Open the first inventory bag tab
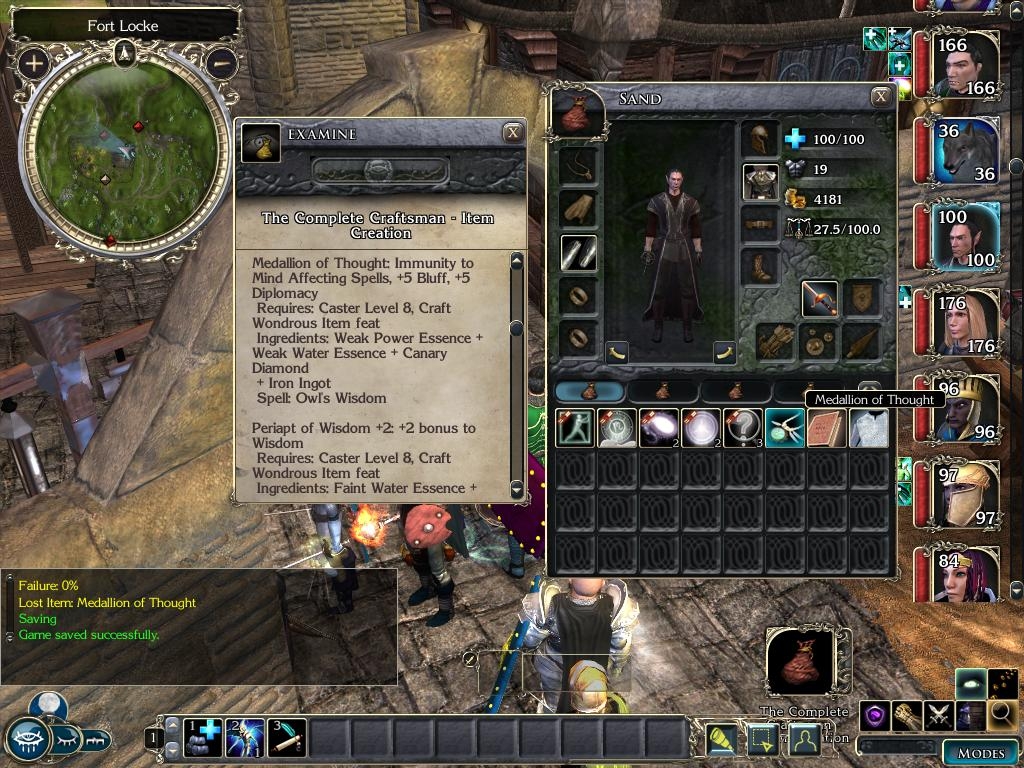 (589, 391)
